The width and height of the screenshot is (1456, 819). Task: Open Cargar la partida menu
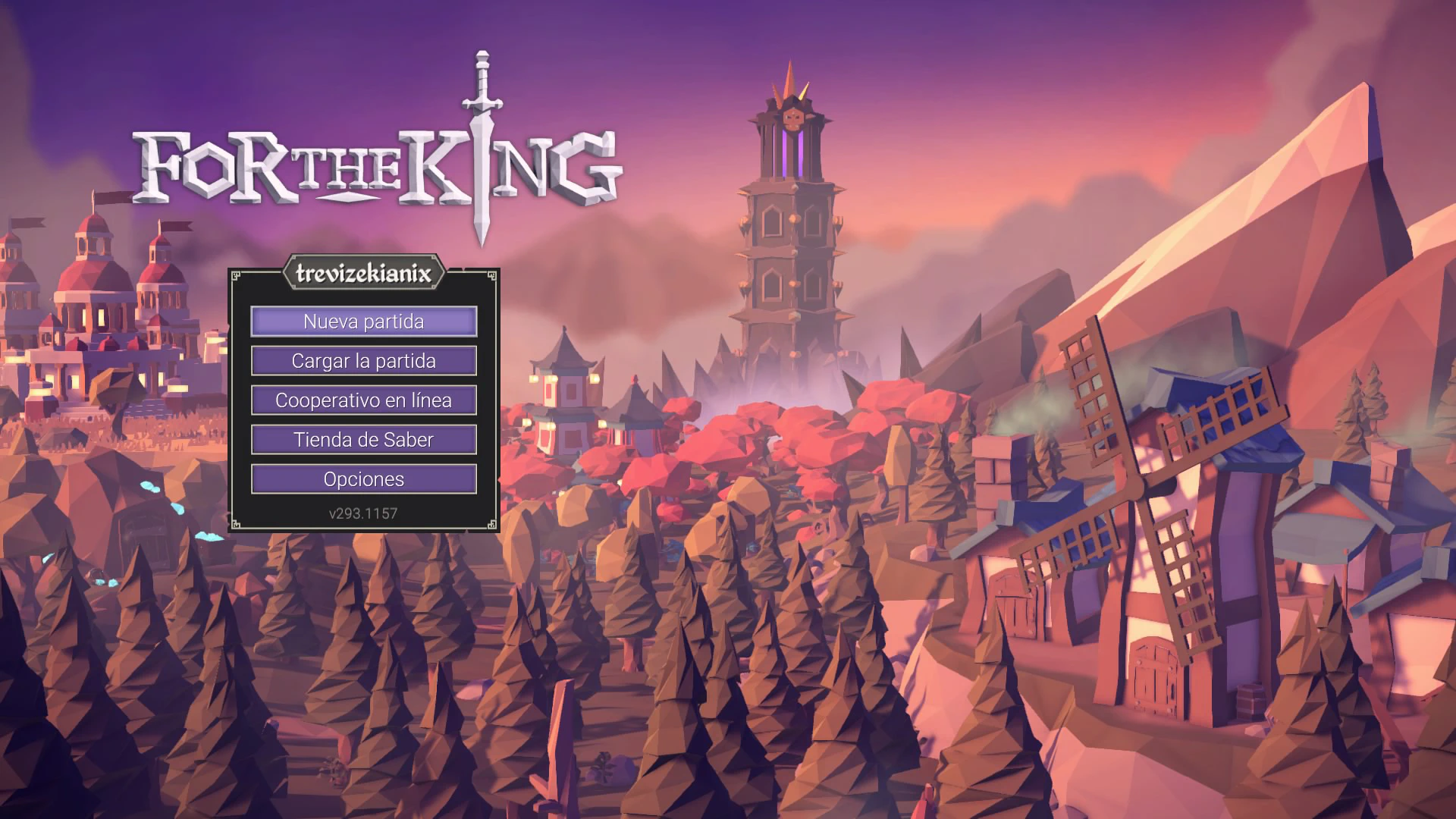coord(363,361)
